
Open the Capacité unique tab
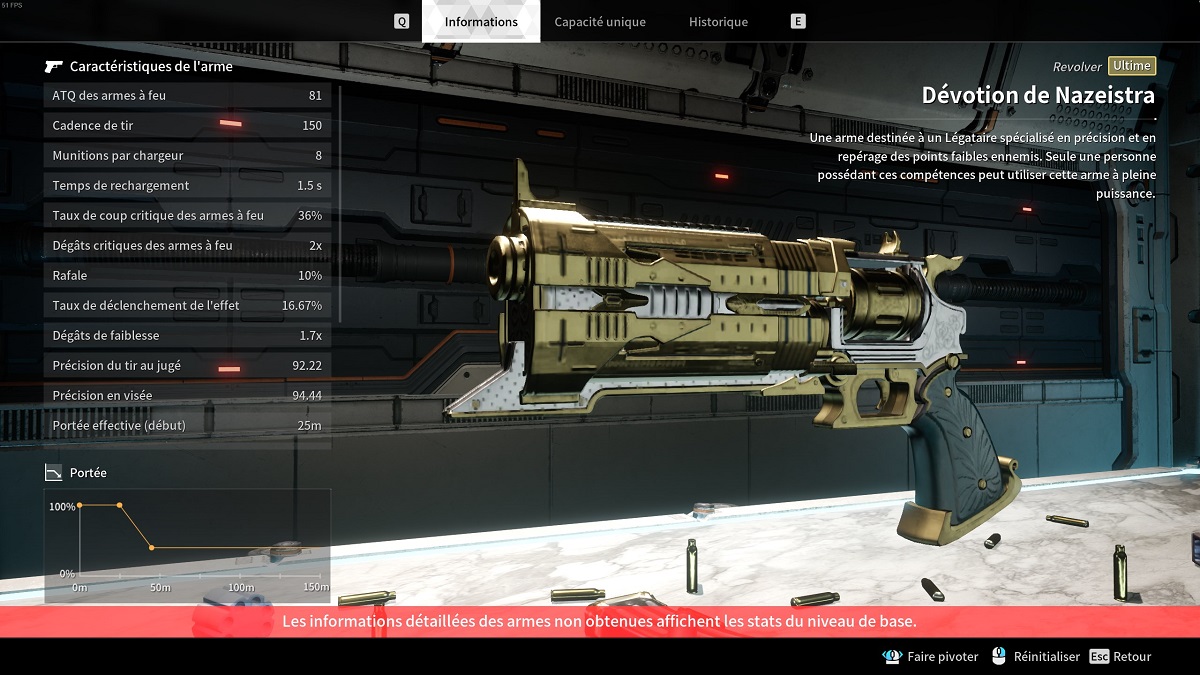[600, 22]
